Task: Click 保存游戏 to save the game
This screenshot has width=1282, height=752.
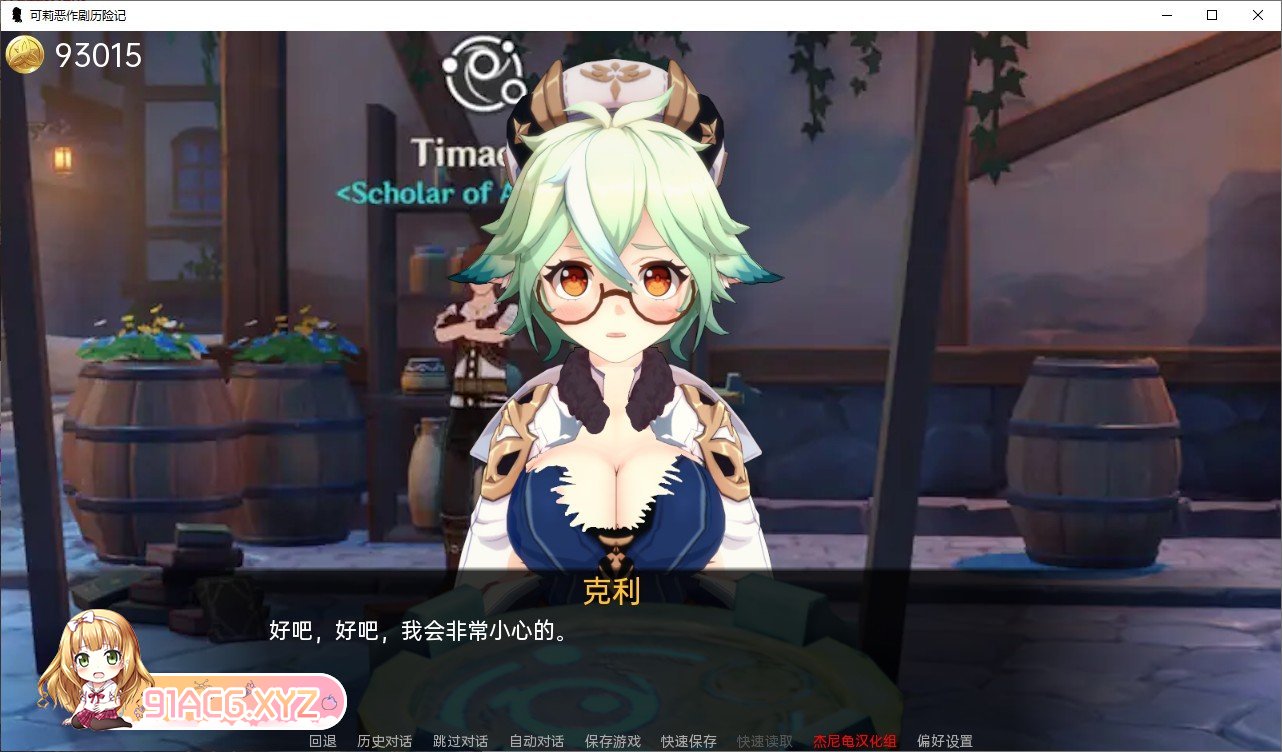Action: coord(611,742)
